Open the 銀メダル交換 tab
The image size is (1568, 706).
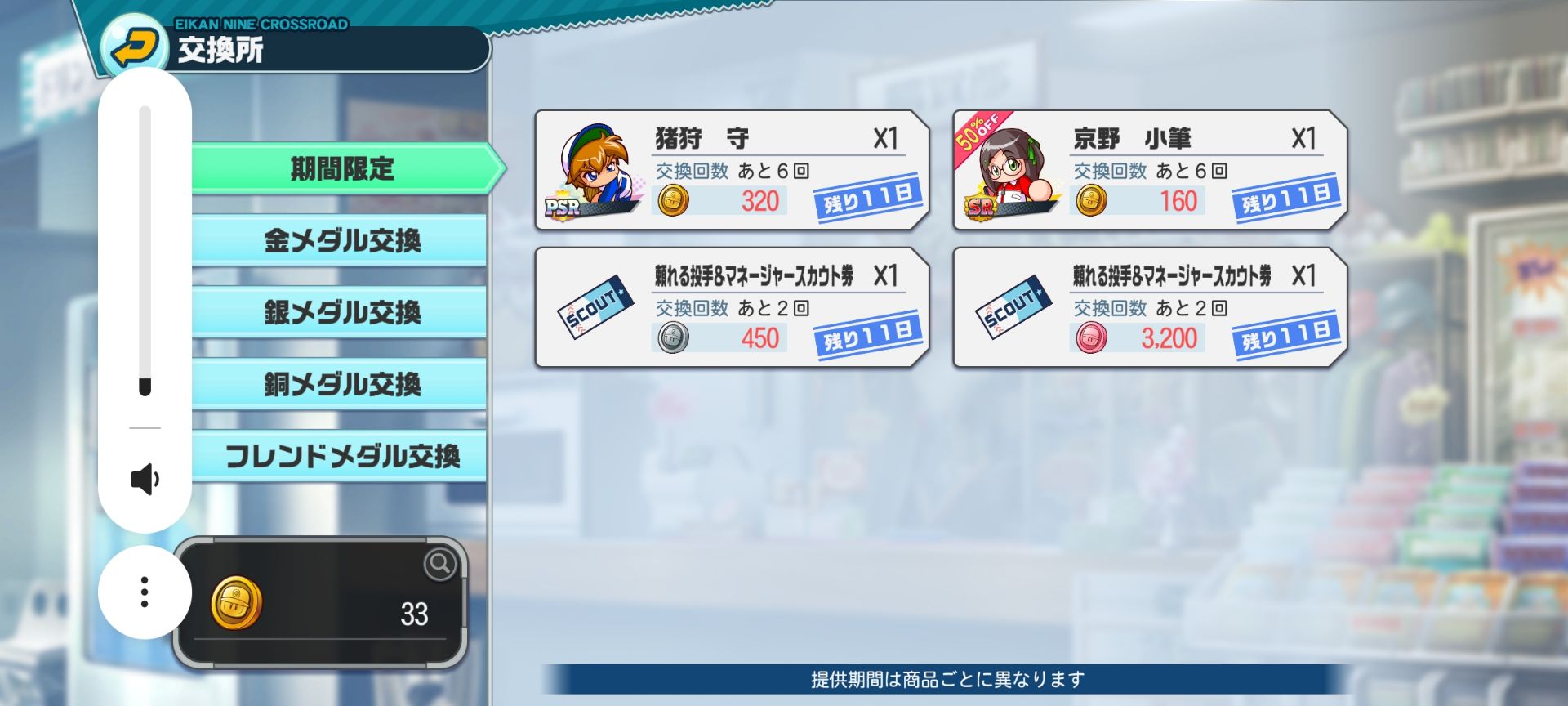tap(341, 312)
